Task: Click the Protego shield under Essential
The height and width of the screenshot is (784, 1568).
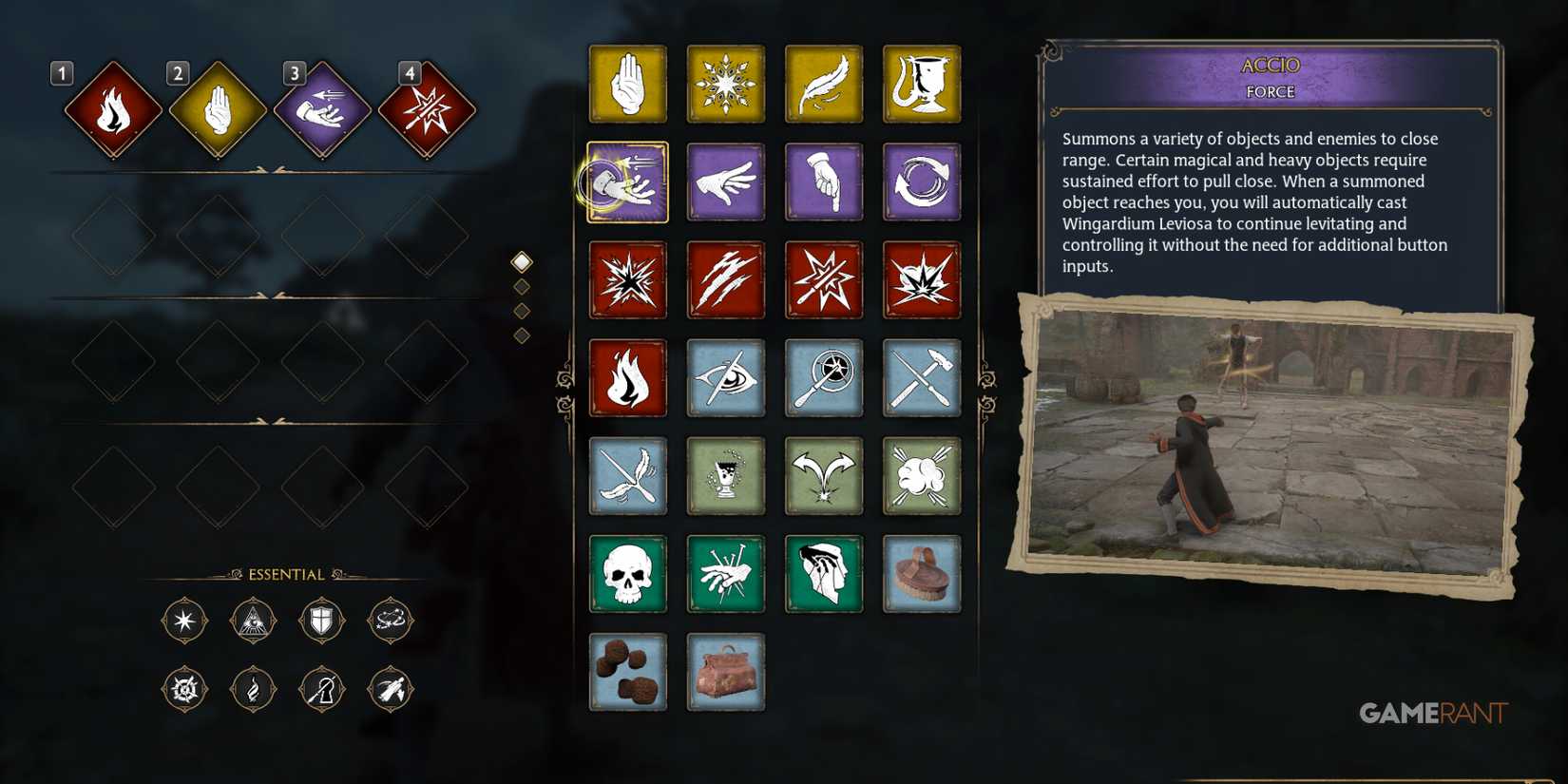Action: (321, 622)
